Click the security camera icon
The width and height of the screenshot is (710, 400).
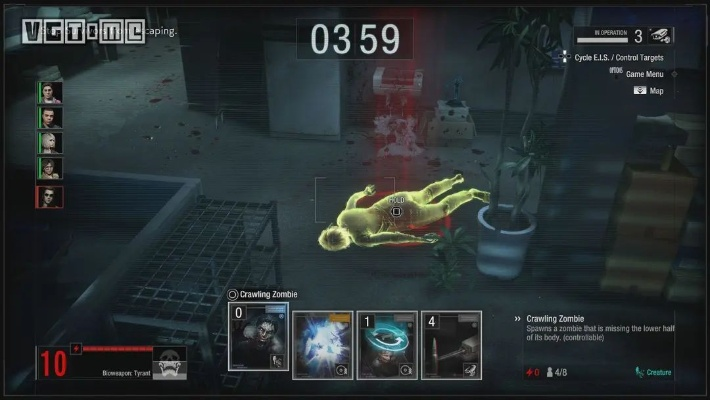tap(660, 36)
